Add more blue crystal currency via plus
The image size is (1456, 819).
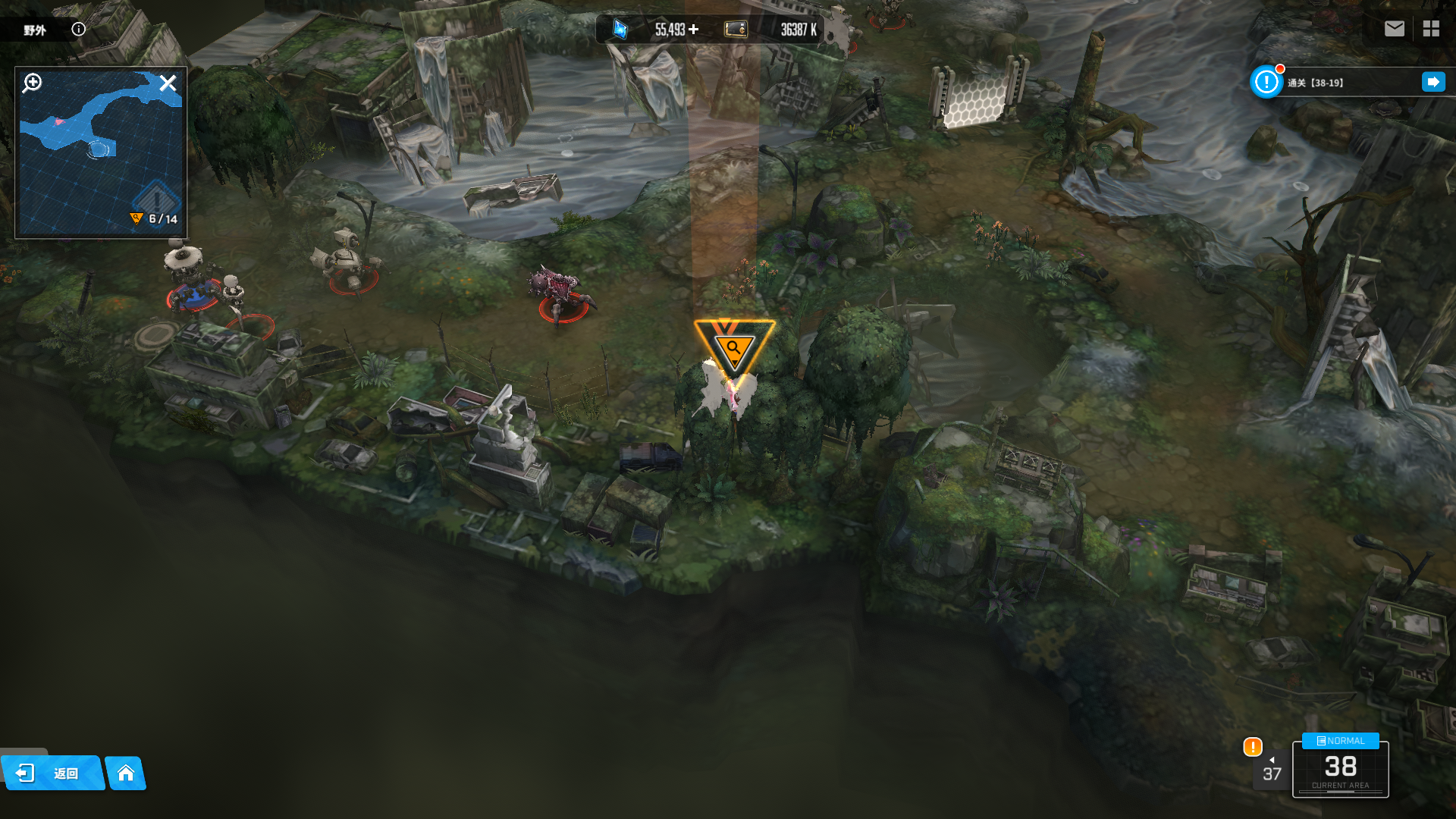[693, 30]
